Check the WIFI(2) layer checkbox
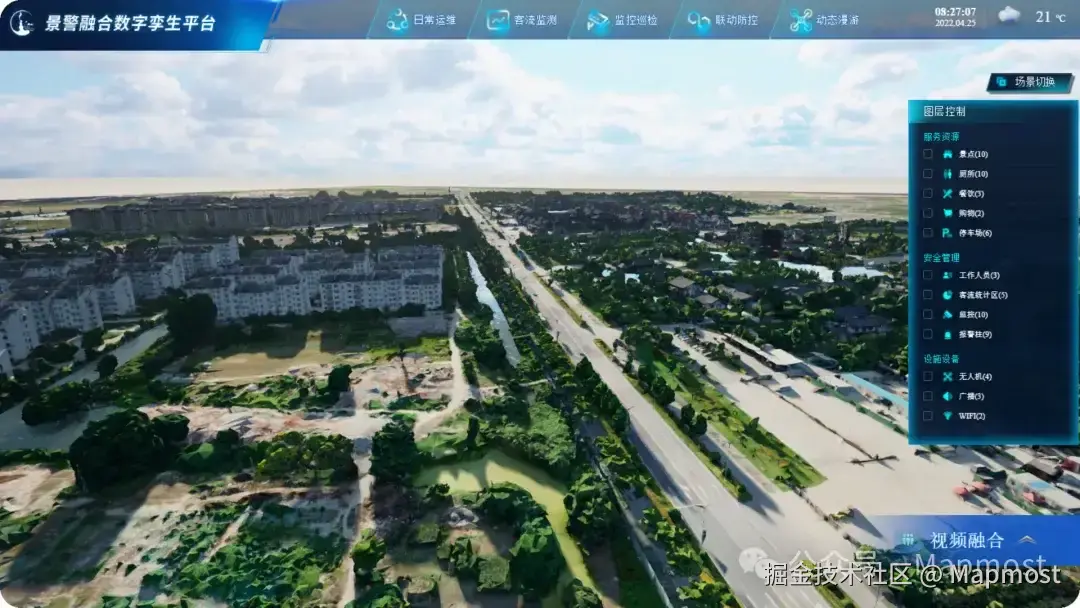The height and width of the screenshot is (608, 1080). click(x=928, y=415)
